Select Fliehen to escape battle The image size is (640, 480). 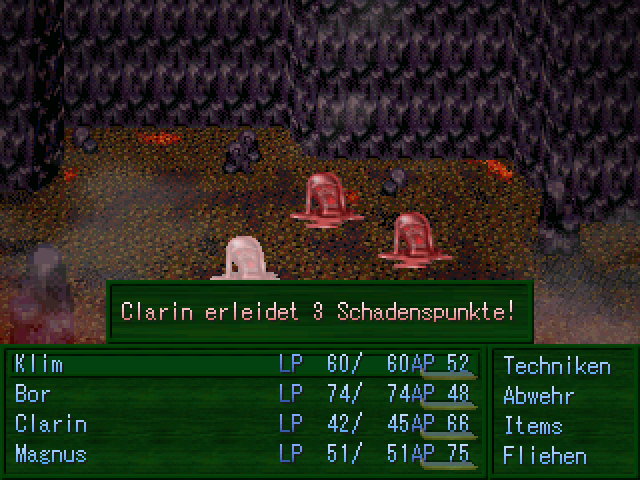[544, 456]
